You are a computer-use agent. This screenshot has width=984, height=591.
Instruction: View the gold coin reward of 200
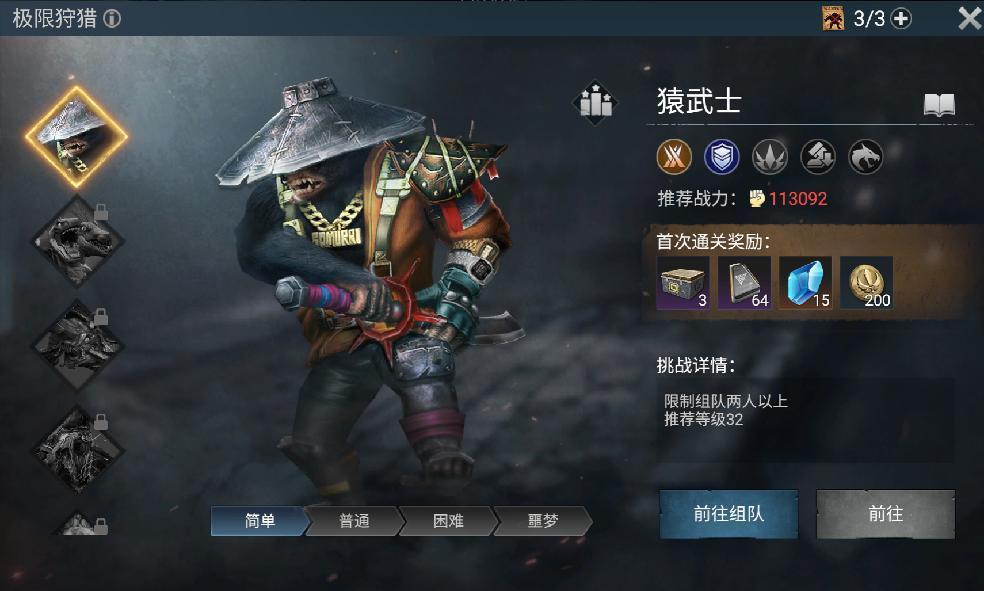(x=866, y=283)
